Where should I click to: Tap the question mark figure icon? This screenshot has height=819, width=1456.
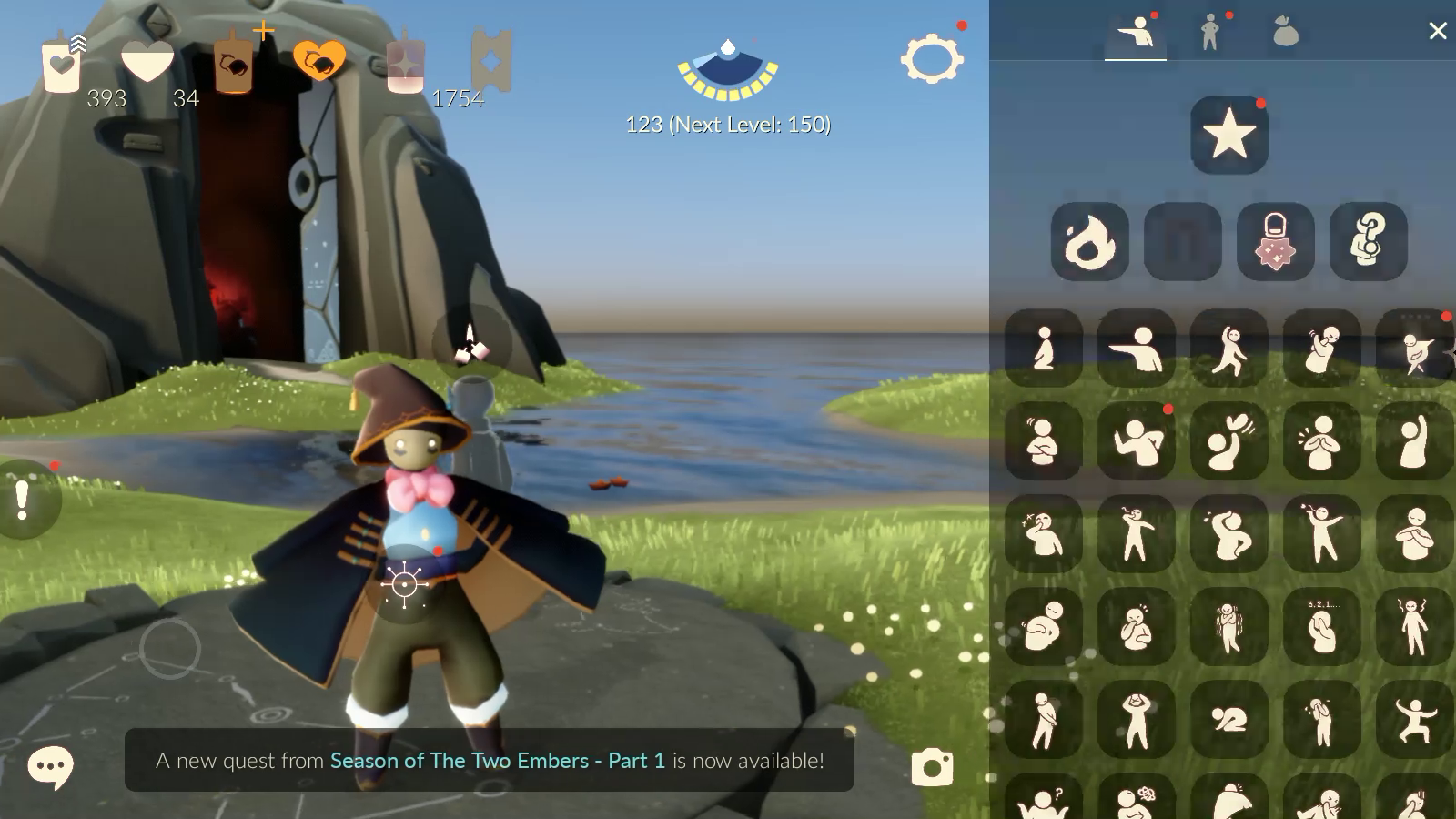(x=1368, y=241)
